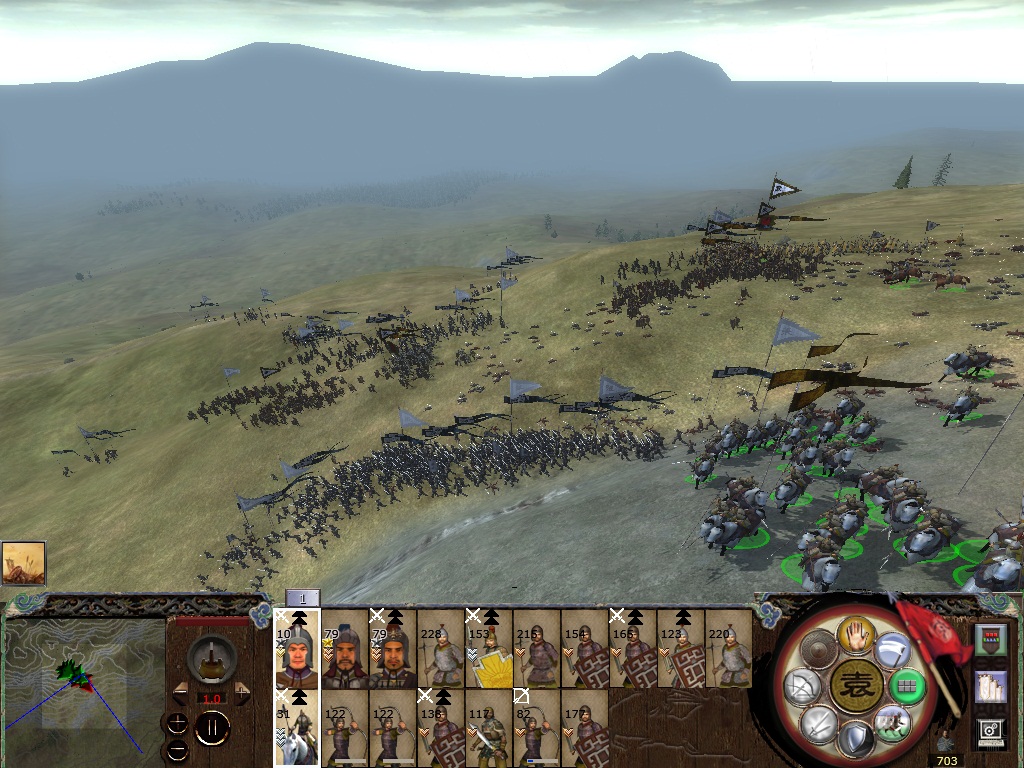Image resolution: width=1024 pixels, height=768 pixels.
Task: Select the spearman unit card numbered 228
Action: coord(441,648)
